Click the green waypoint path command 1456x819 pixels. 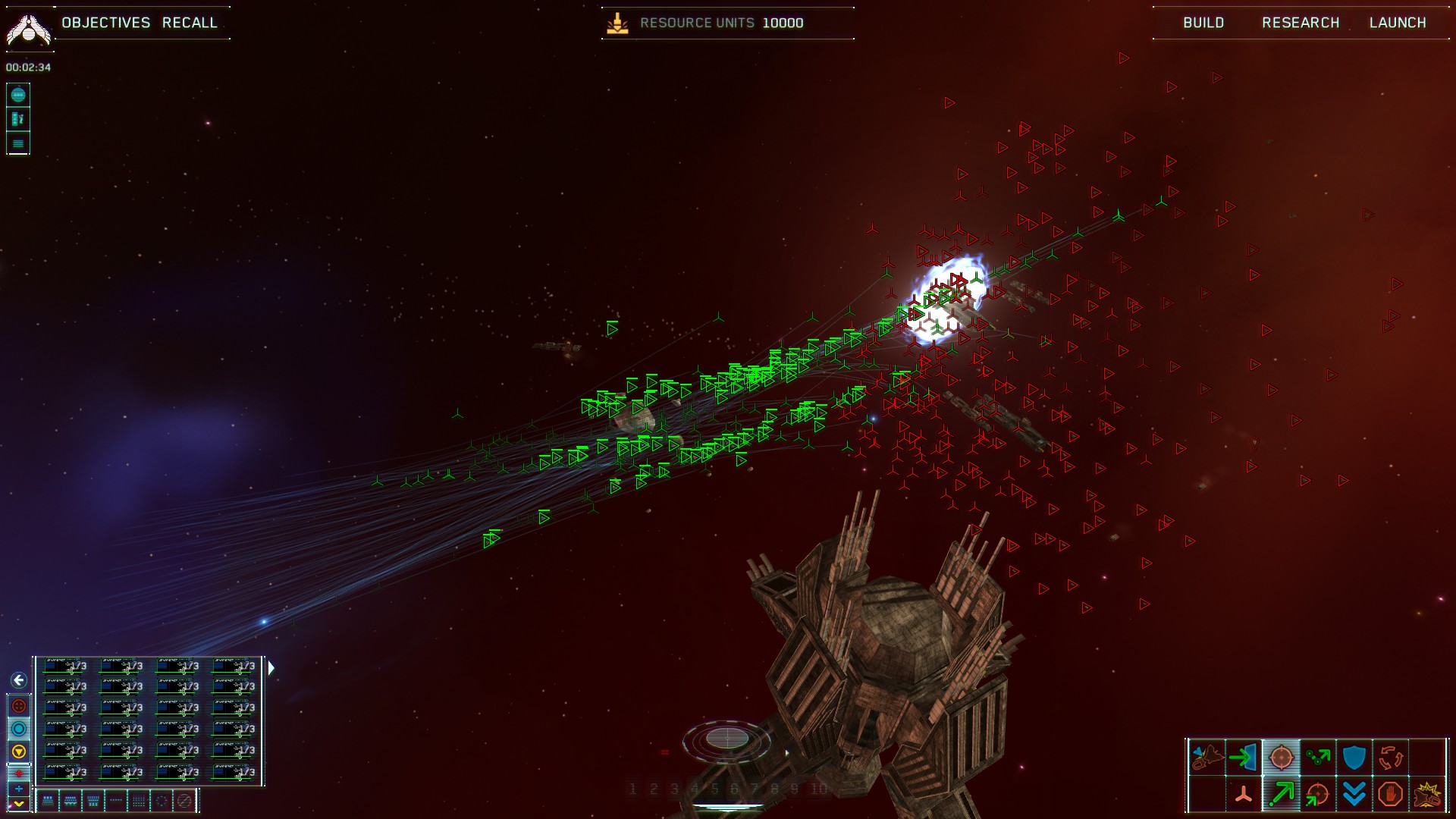(1317, 757)
